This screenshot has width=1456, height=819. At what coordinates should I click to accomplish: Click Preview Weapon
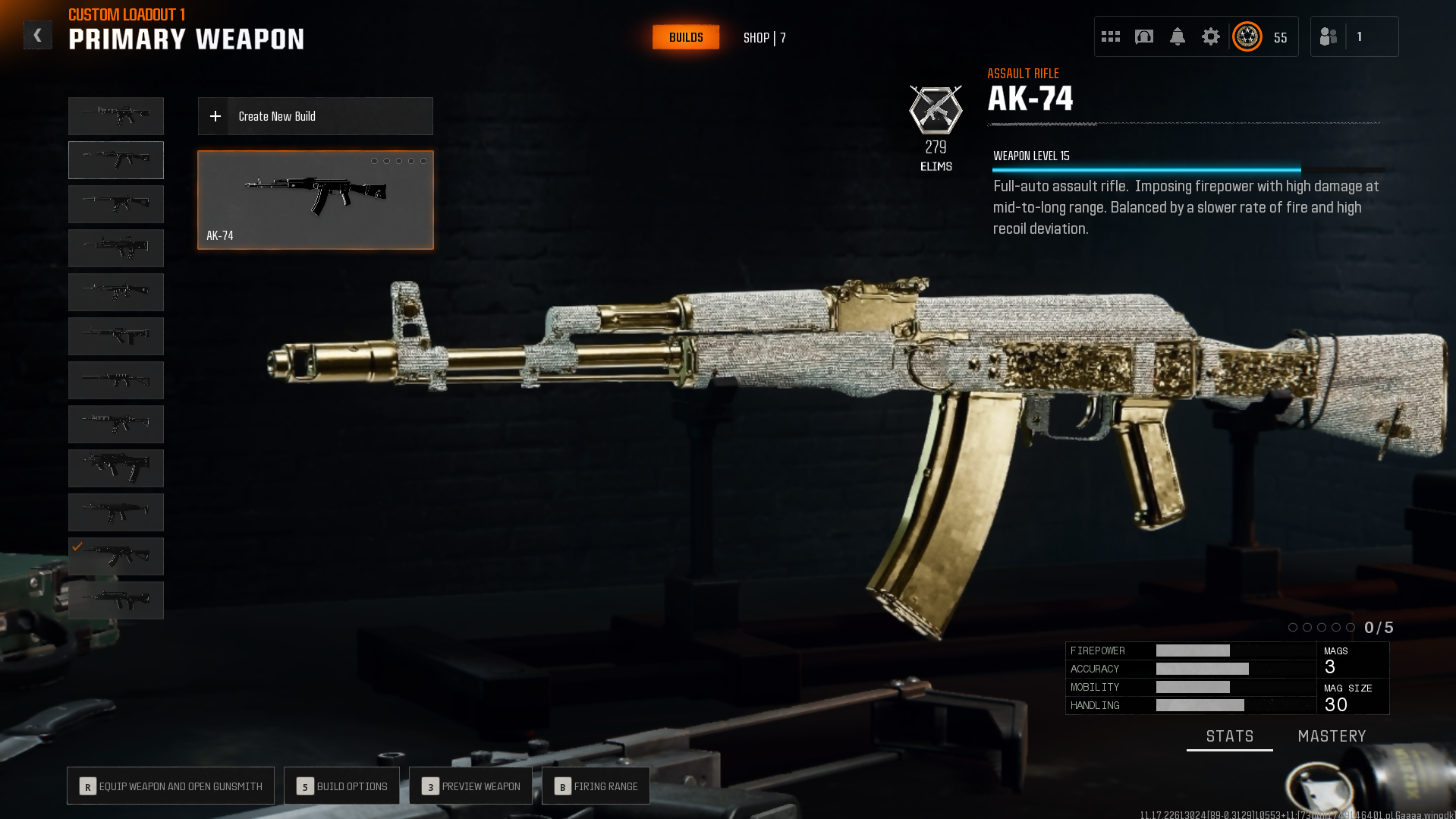tap(470, 786)
